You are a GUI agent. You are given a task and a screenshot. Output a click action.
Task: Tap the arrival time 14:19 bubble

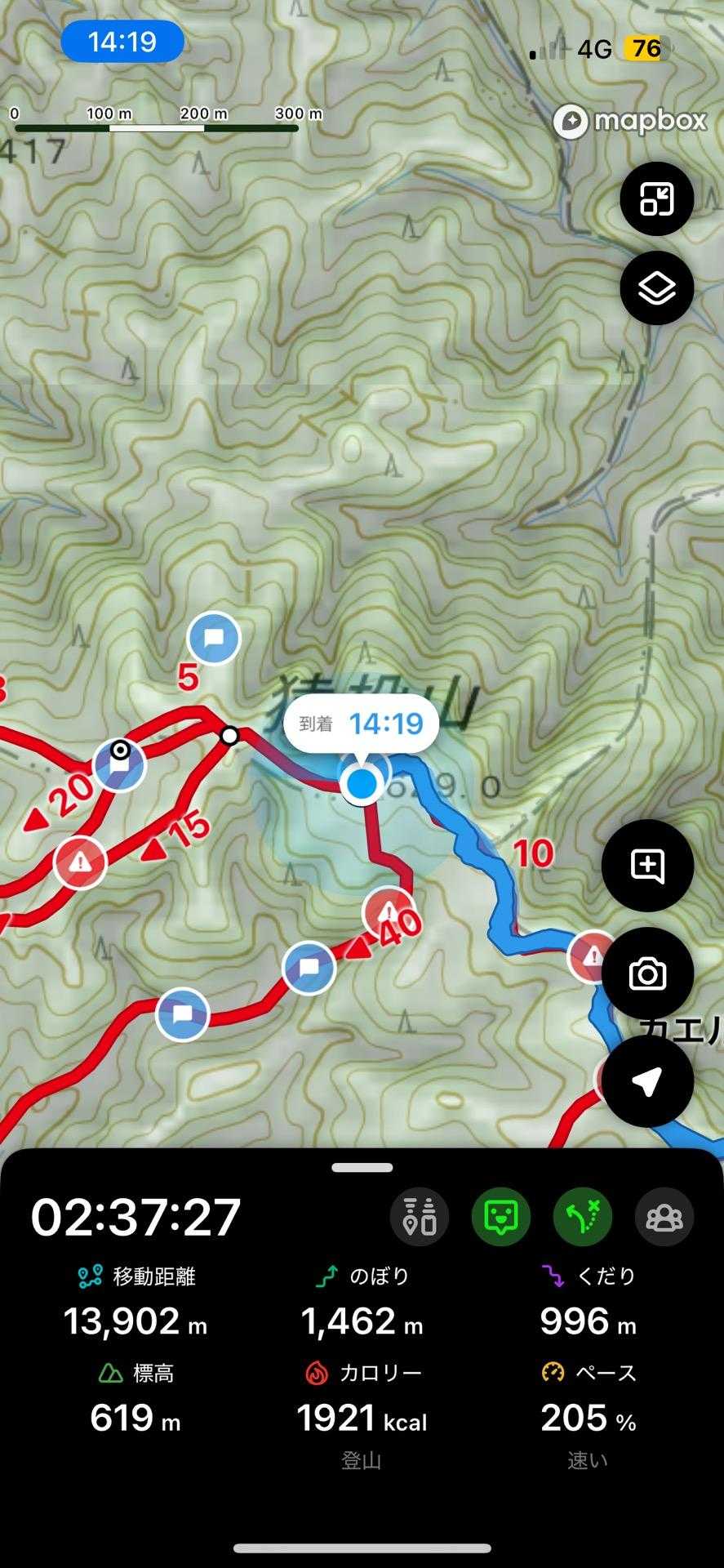pos(361,724)
